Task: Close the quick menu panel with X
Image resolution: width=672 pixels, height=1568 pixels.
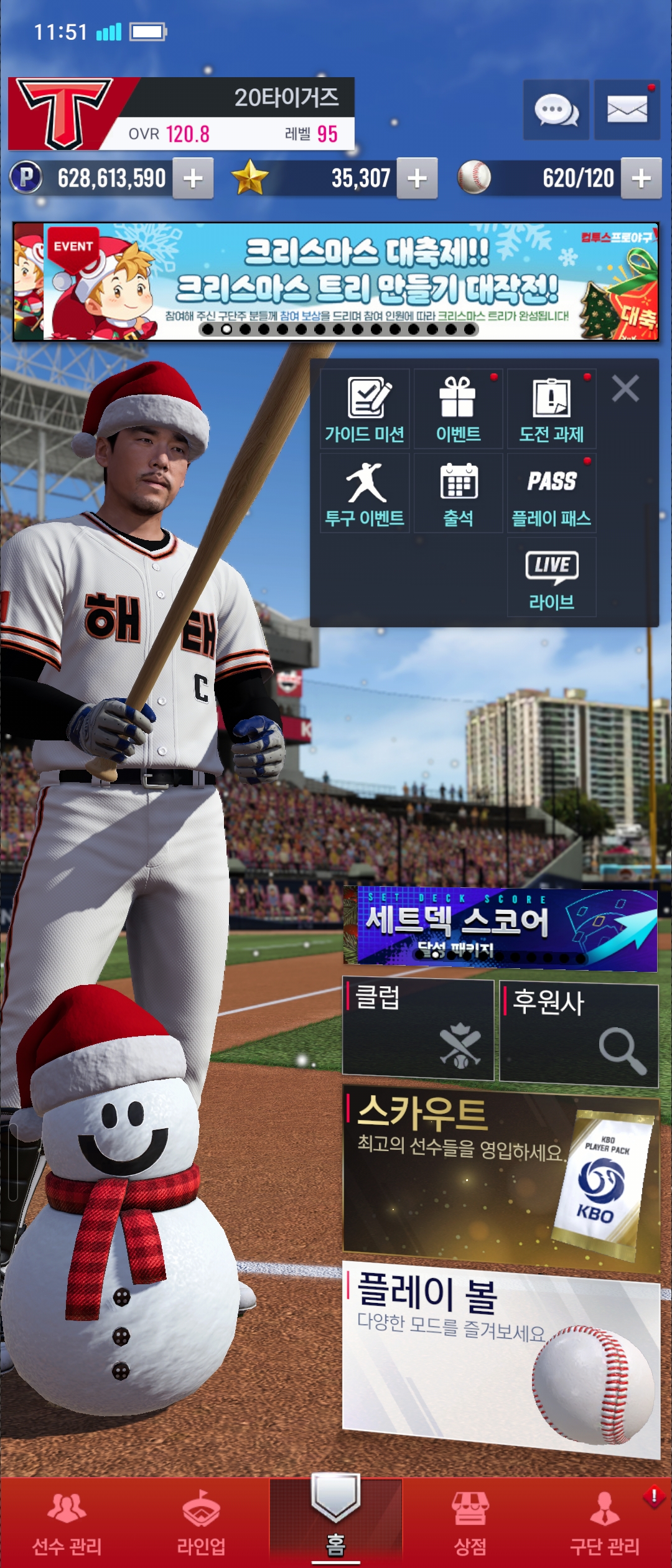Action: pyautogui.click(x=625, y=389)
